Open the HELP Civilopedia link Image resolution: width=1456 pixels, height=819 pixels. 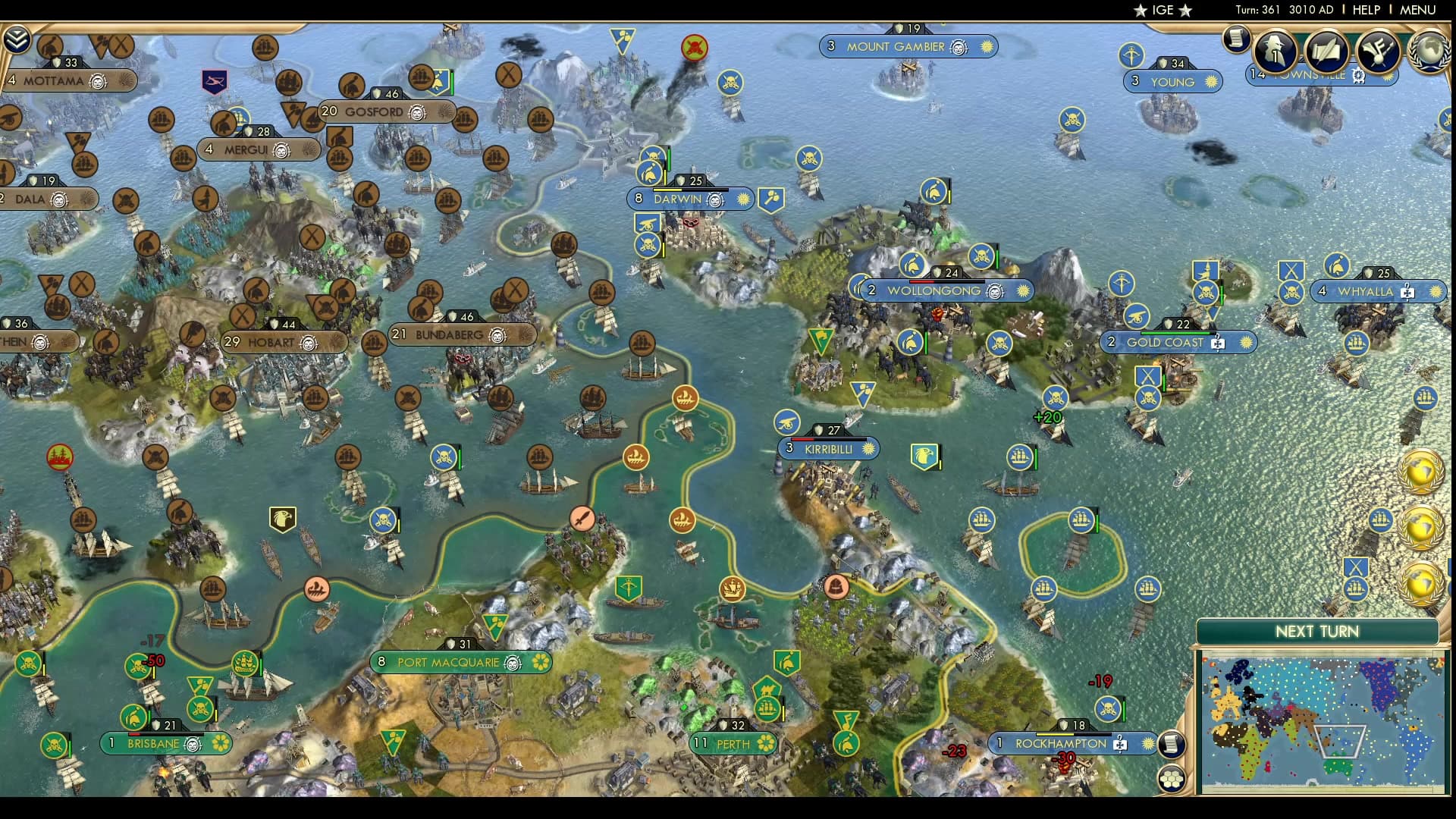coord(1366,10)
